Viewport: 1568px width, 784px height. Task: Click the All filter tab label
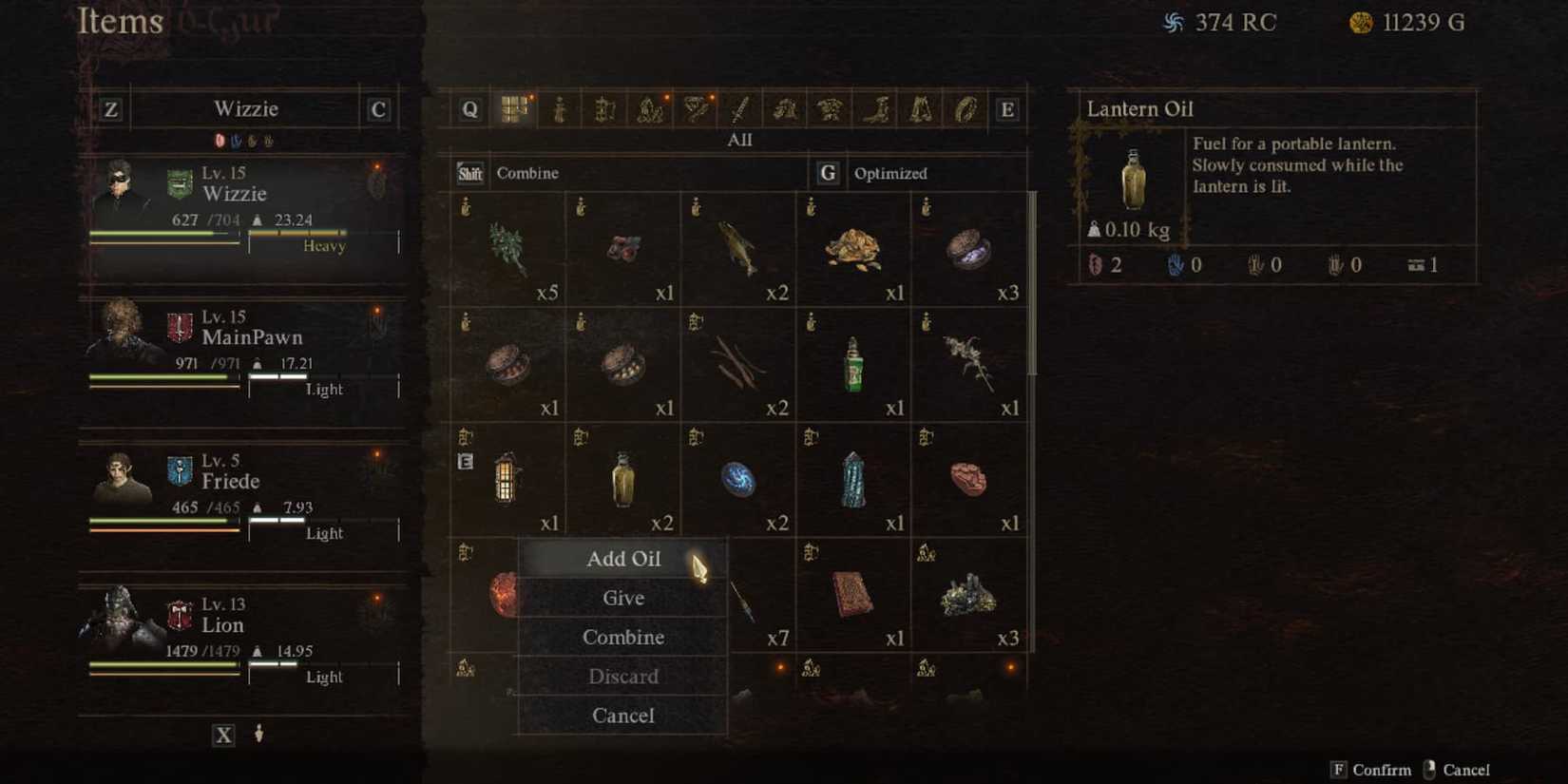[739, 140]
